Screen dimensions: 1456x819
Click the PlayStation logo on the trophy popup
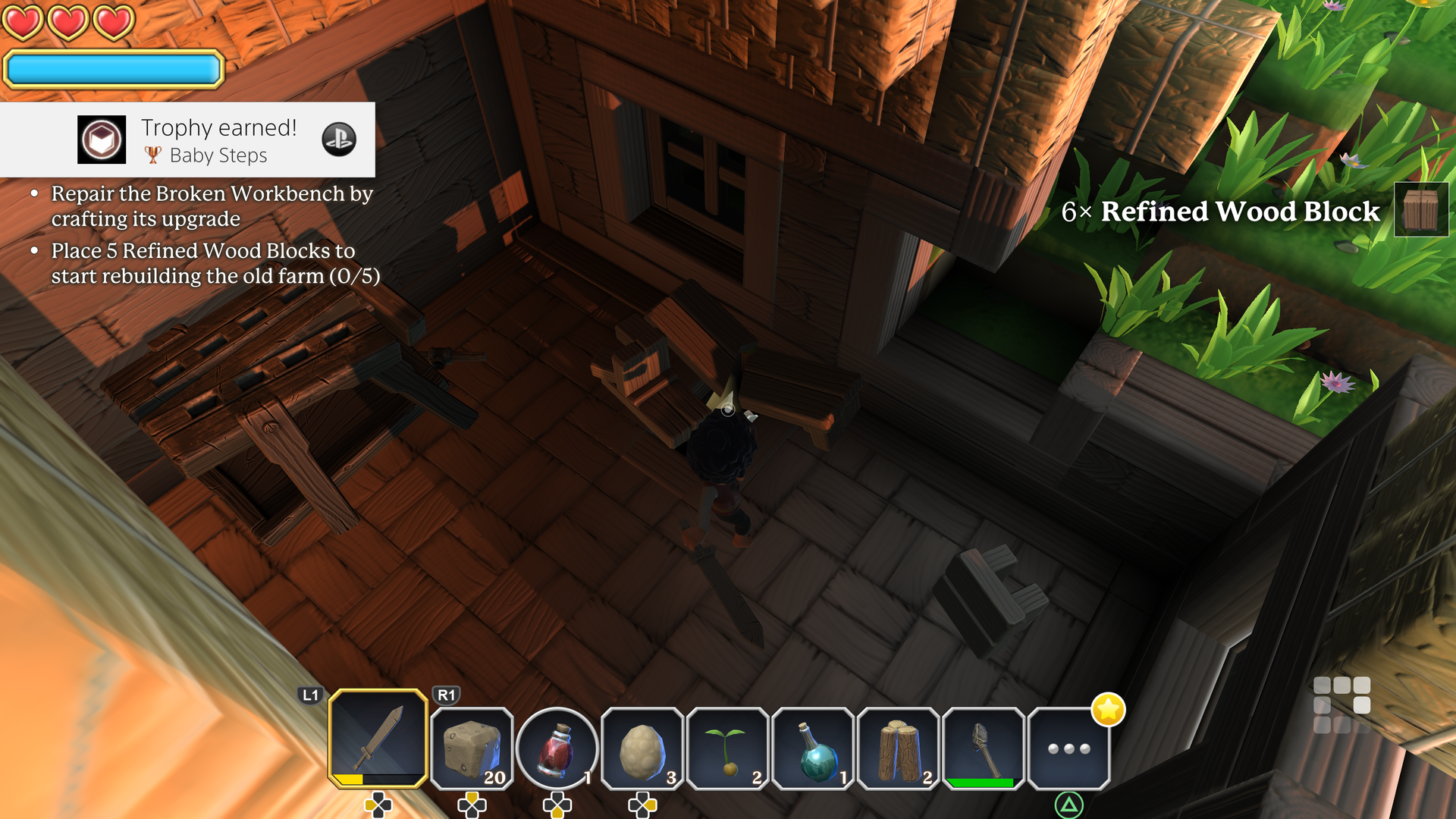point(340,140)
